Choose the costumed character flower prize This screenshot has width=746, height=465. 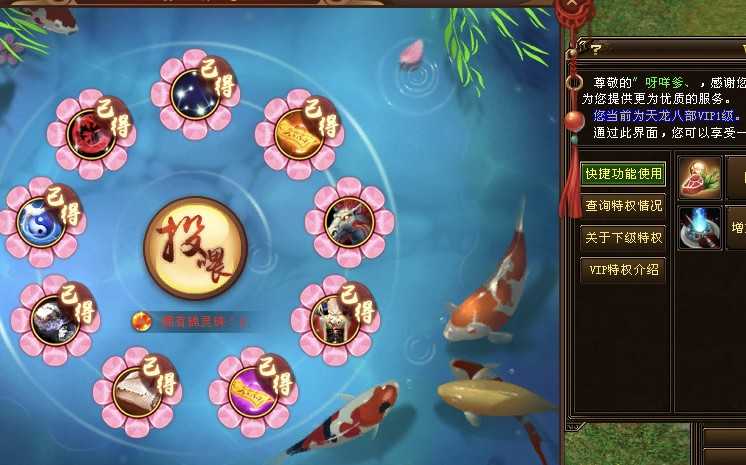pos(330,315)
